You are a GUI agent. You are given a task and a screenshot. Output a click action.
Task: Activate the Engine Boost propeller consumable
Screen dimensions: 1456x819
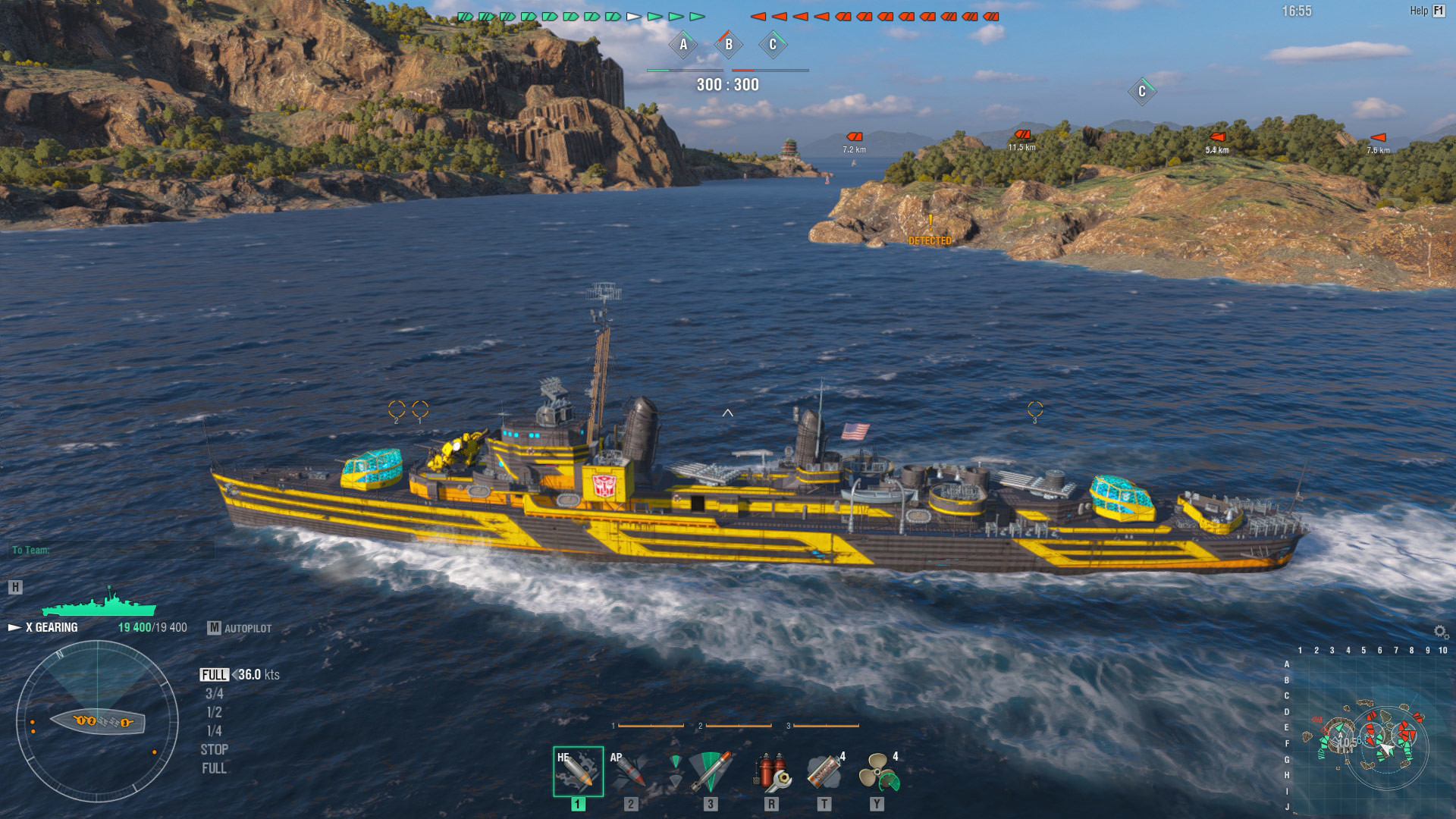tap(878, 771)
